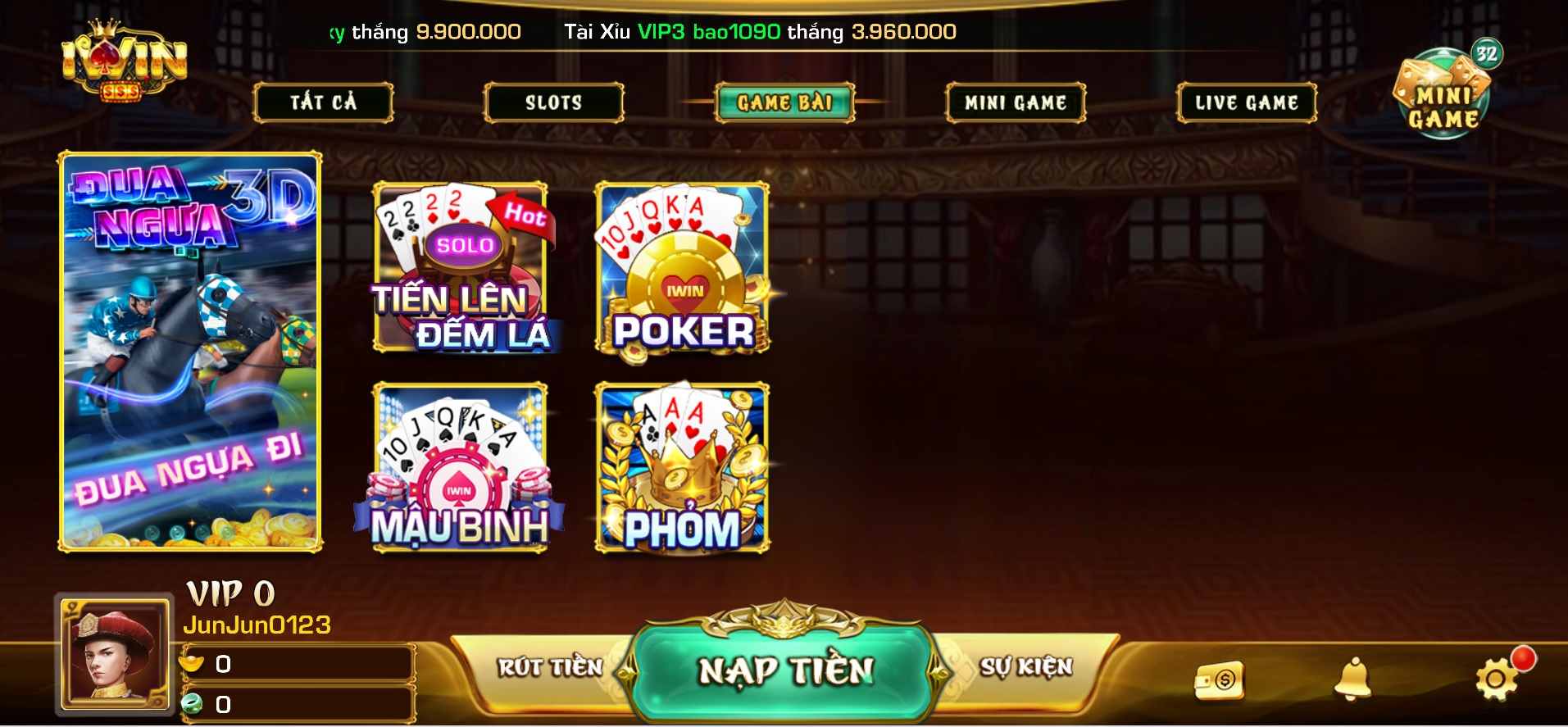Screen dimensions: 1568x727
Task: Select the Tất Cả games tab
Action: (324, 102)
